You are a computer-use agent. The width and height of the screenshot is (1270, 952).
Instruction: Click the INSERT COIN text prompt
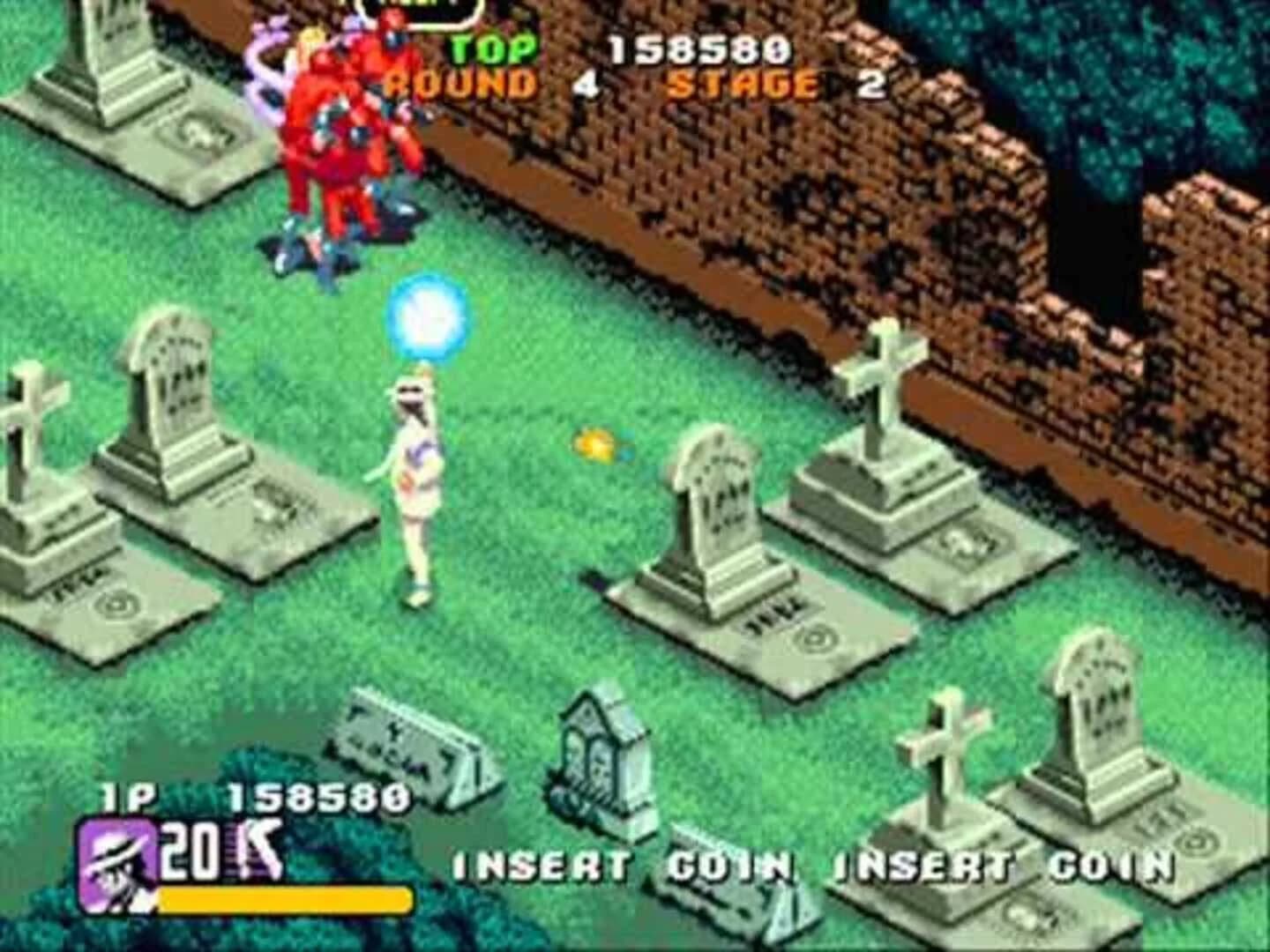coord(617,865)
